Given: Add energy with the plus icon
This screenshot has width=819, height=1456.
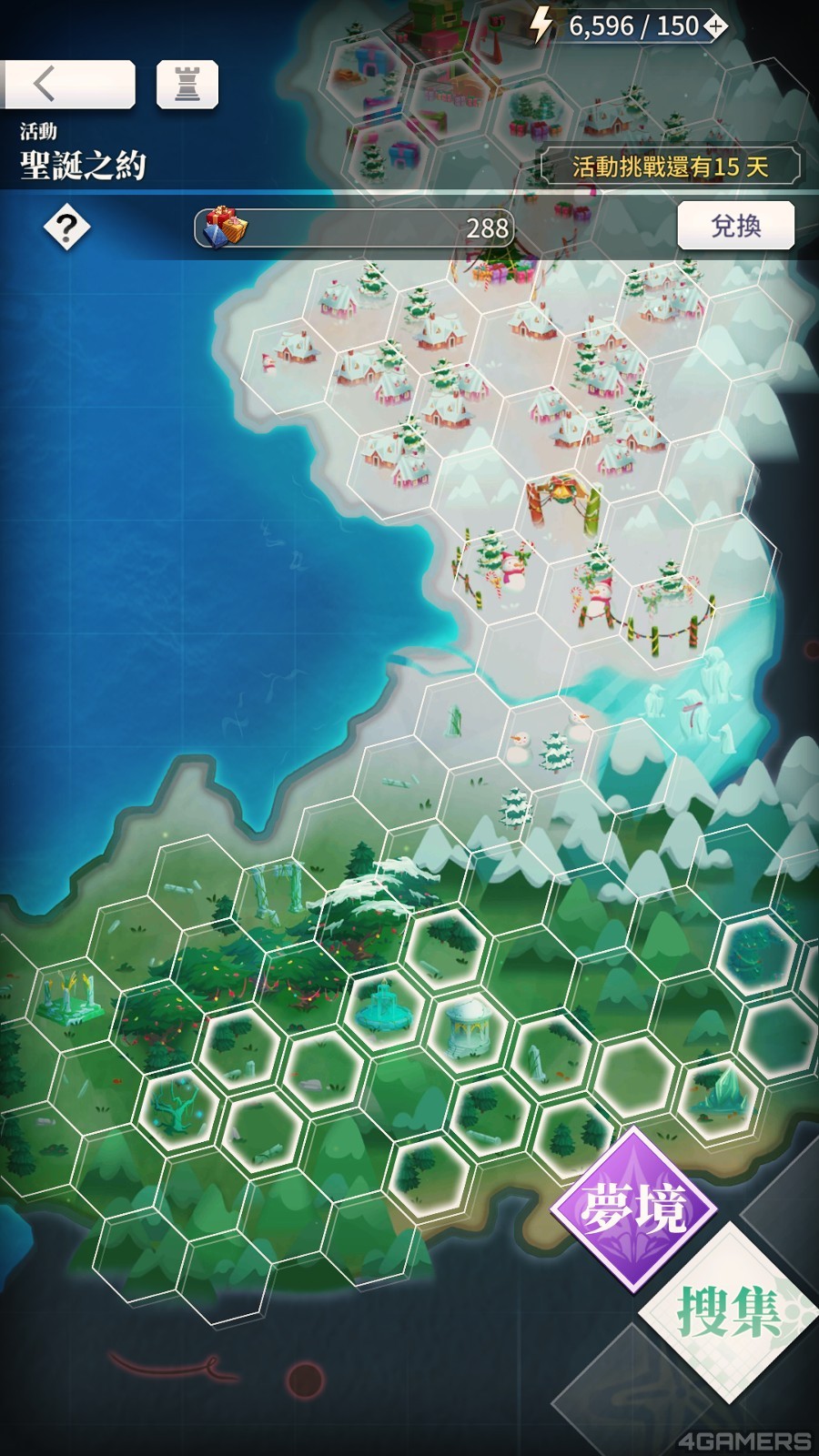Looking at the screenshot, I should [716, 27].
